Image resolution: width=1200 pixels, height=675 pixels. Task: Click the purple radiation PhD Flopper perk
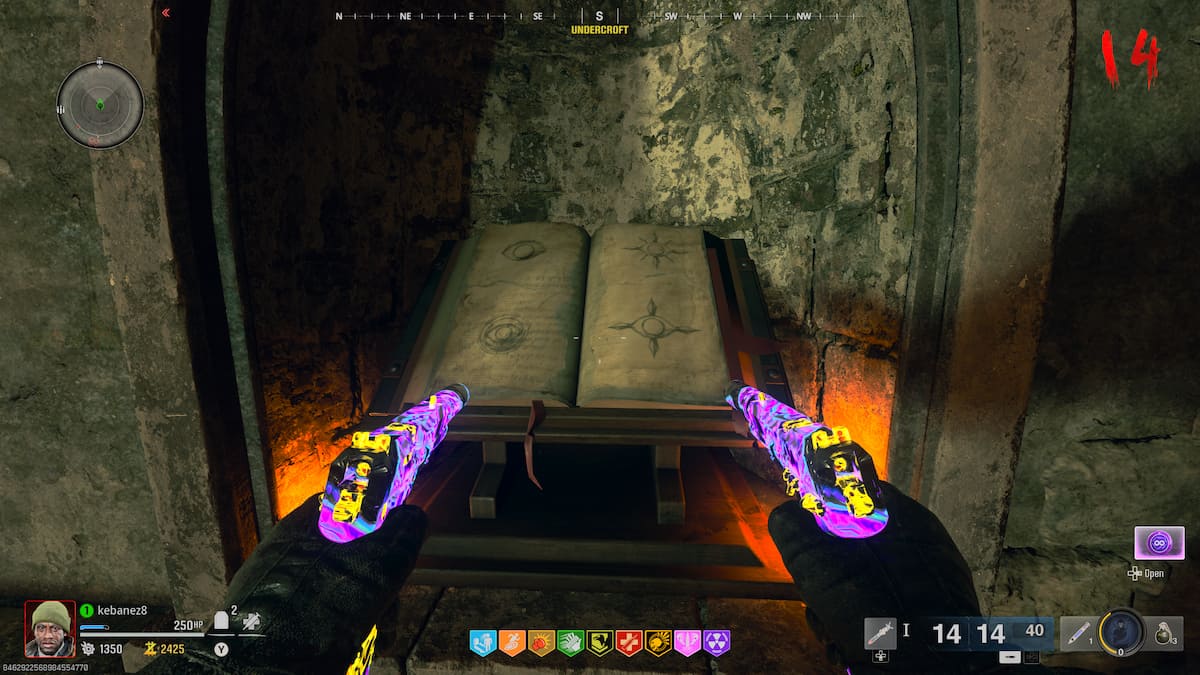[x=716, y=643]
